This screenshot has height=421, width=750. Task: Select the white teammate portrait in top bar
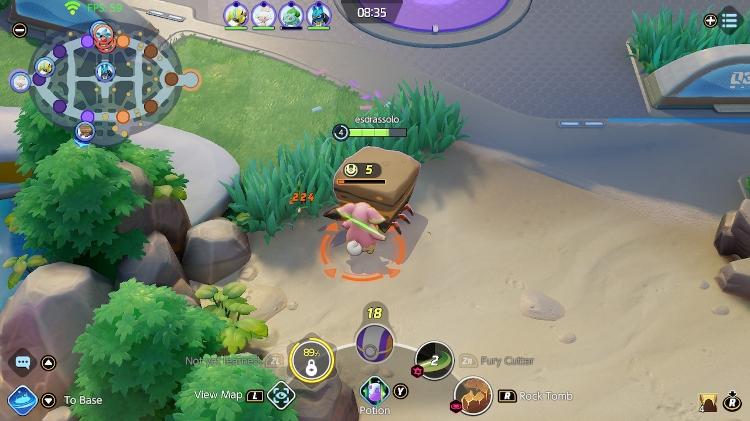263,14
